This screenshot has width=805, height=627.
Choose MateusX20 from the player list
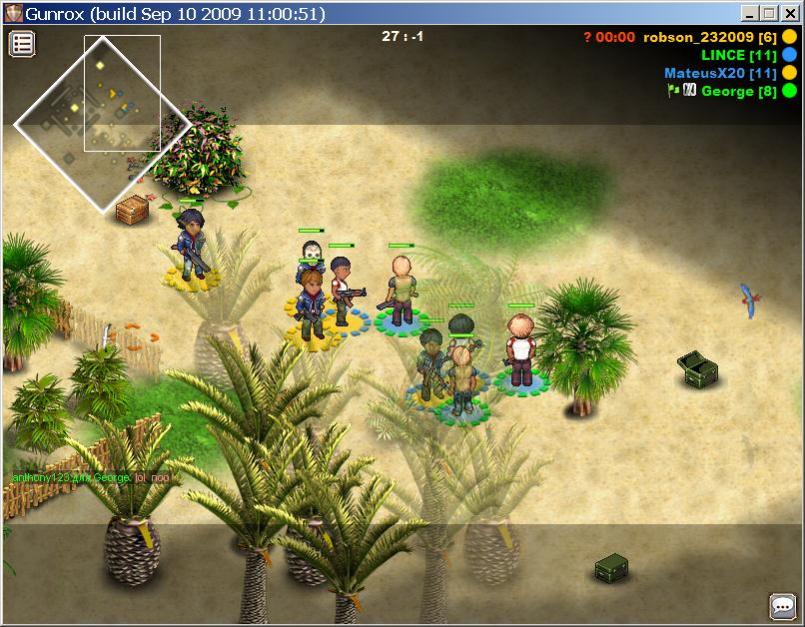[x=720, y=73]
